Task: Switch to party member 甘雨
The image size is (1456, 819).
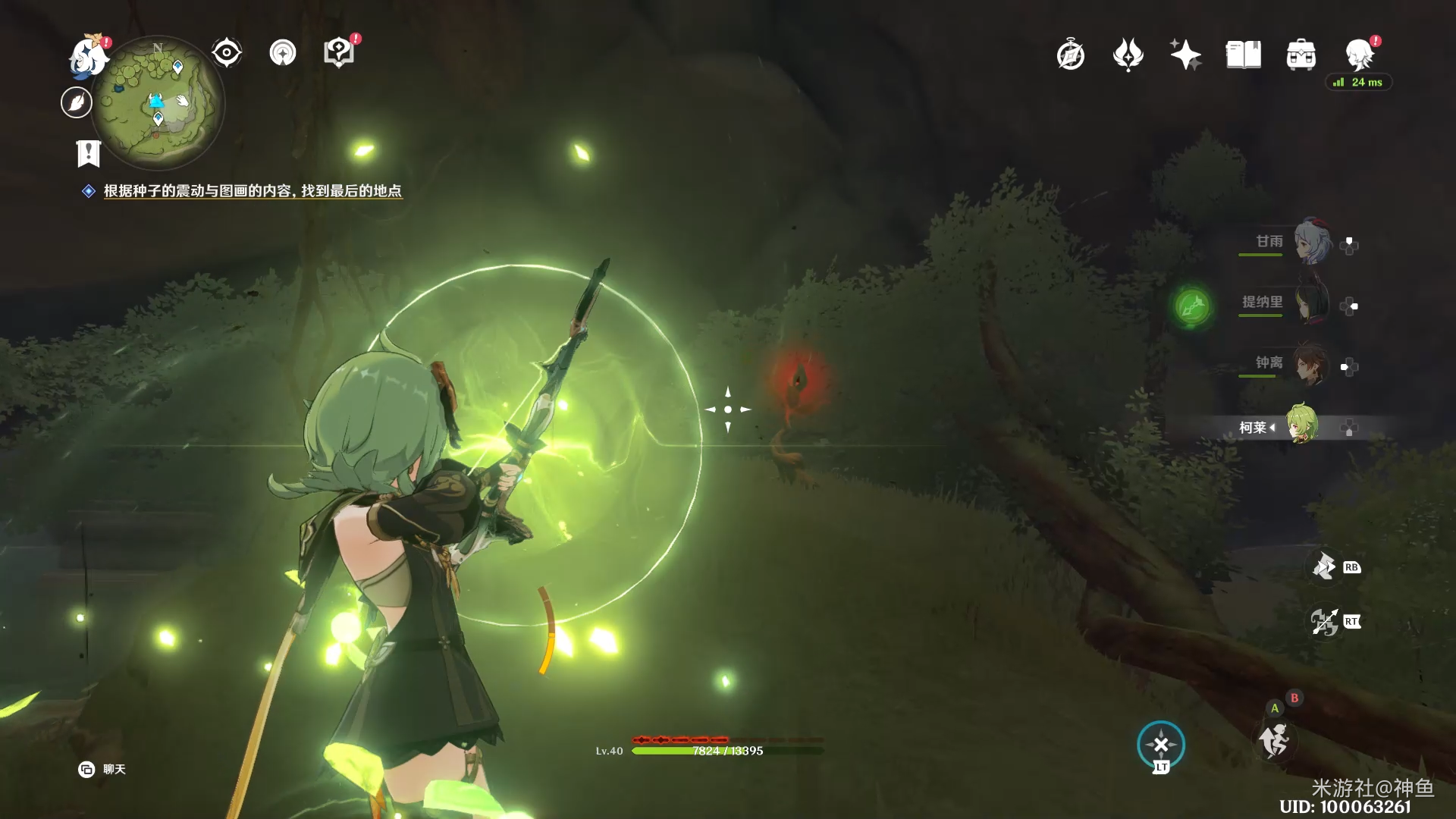Action: point(1311,243)
